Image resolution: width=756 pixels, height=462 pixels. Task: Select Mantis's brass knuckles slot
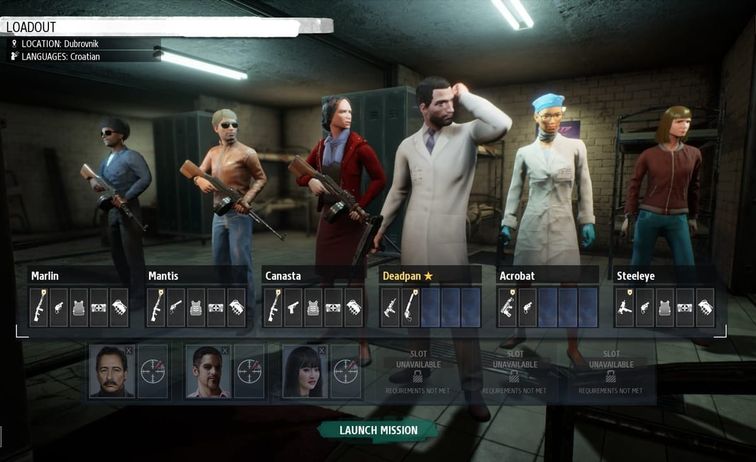[x=236, y=308]
